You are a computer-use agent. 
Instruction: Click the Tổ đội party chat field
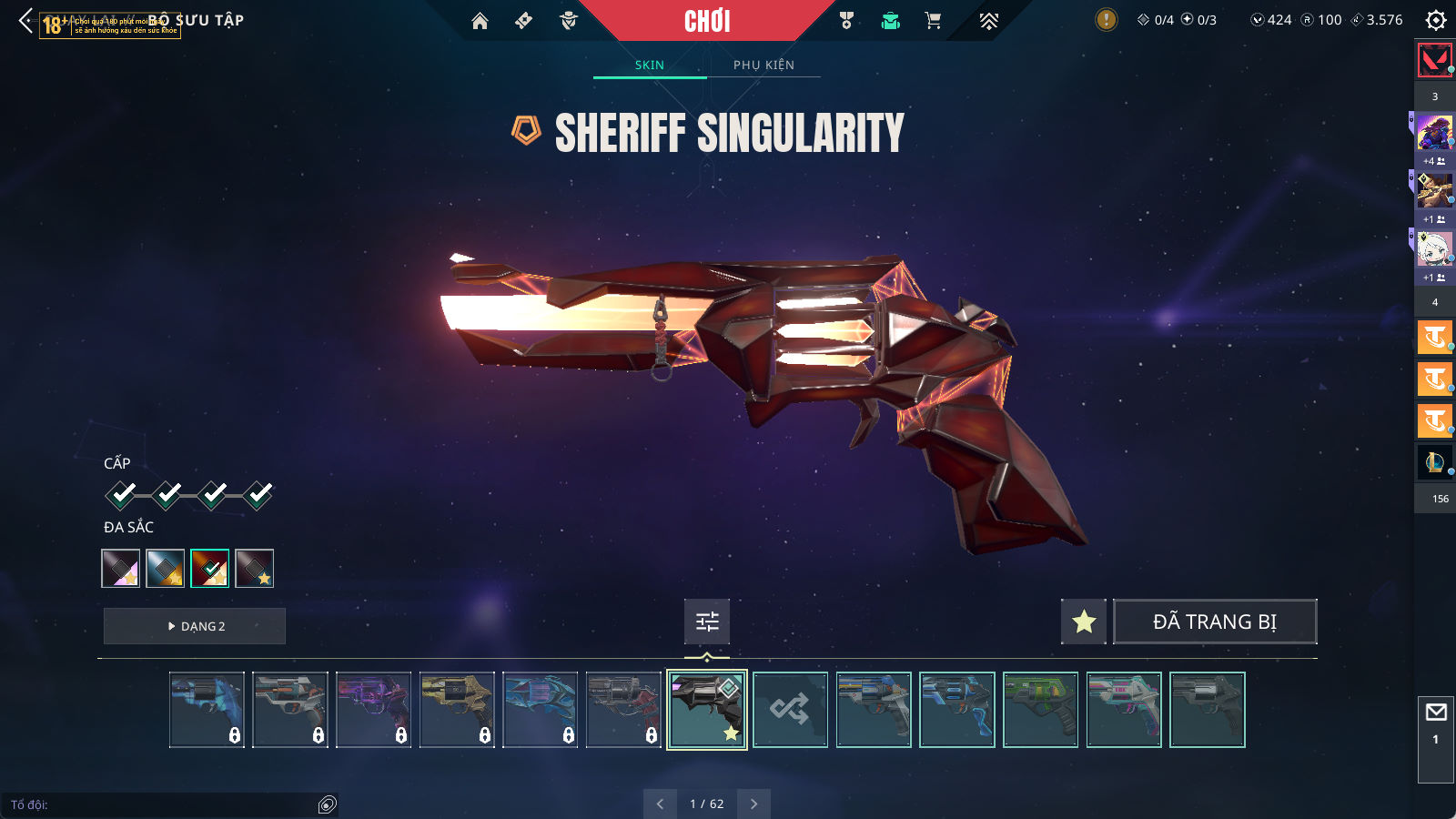(164, 804)
